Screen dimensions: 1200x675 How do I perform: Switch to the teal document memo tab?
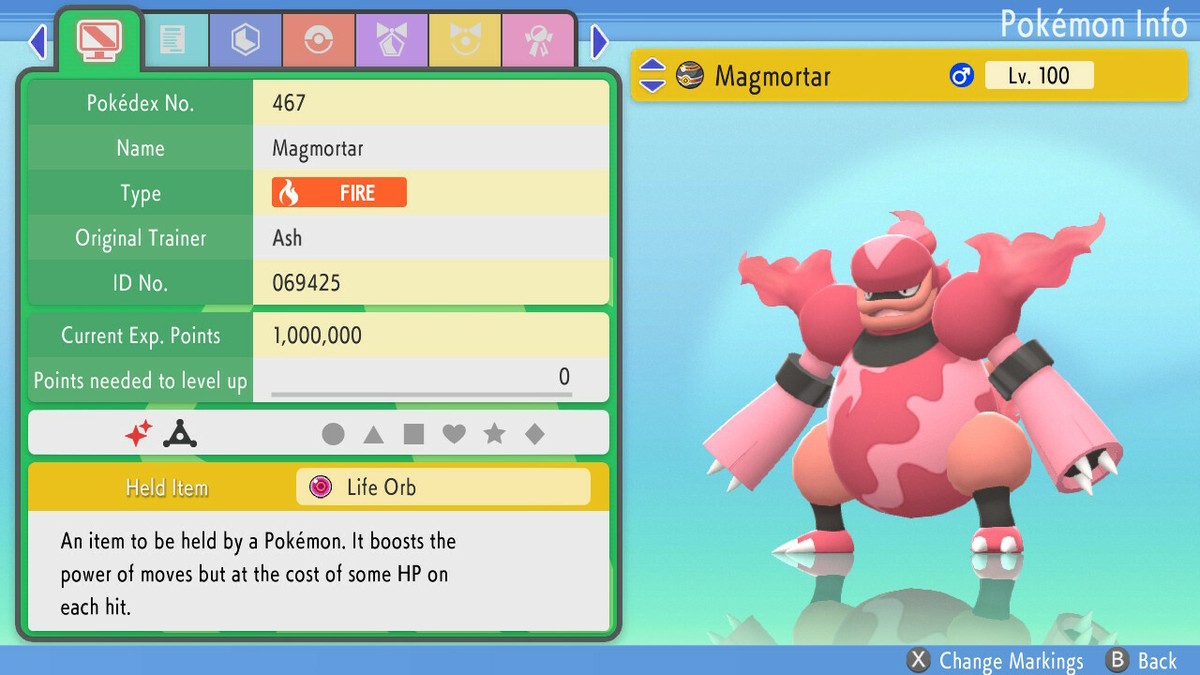pyautogui.click(x=172, y=40)
